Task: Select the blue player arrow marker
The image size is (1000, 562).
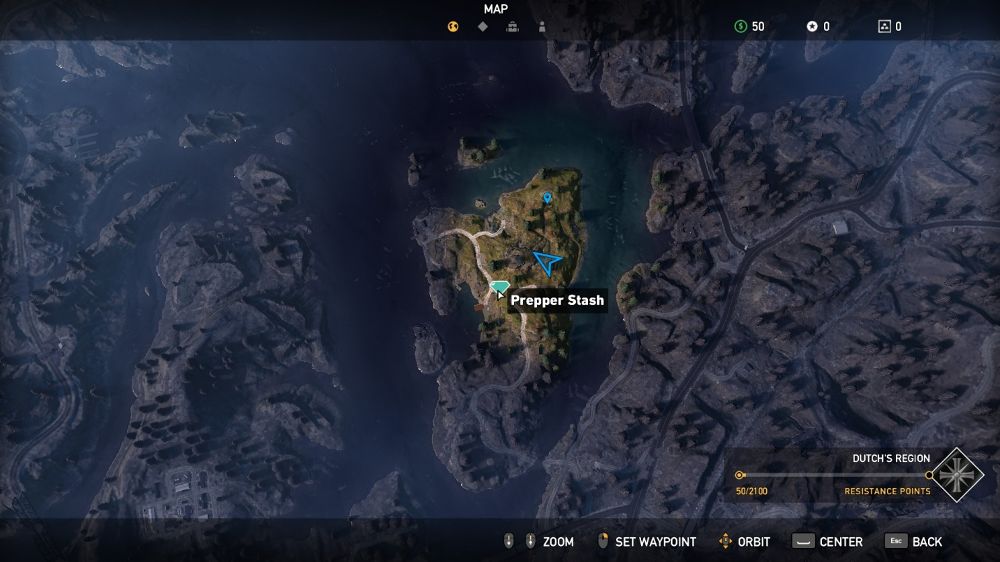Action: pos(546,262)
